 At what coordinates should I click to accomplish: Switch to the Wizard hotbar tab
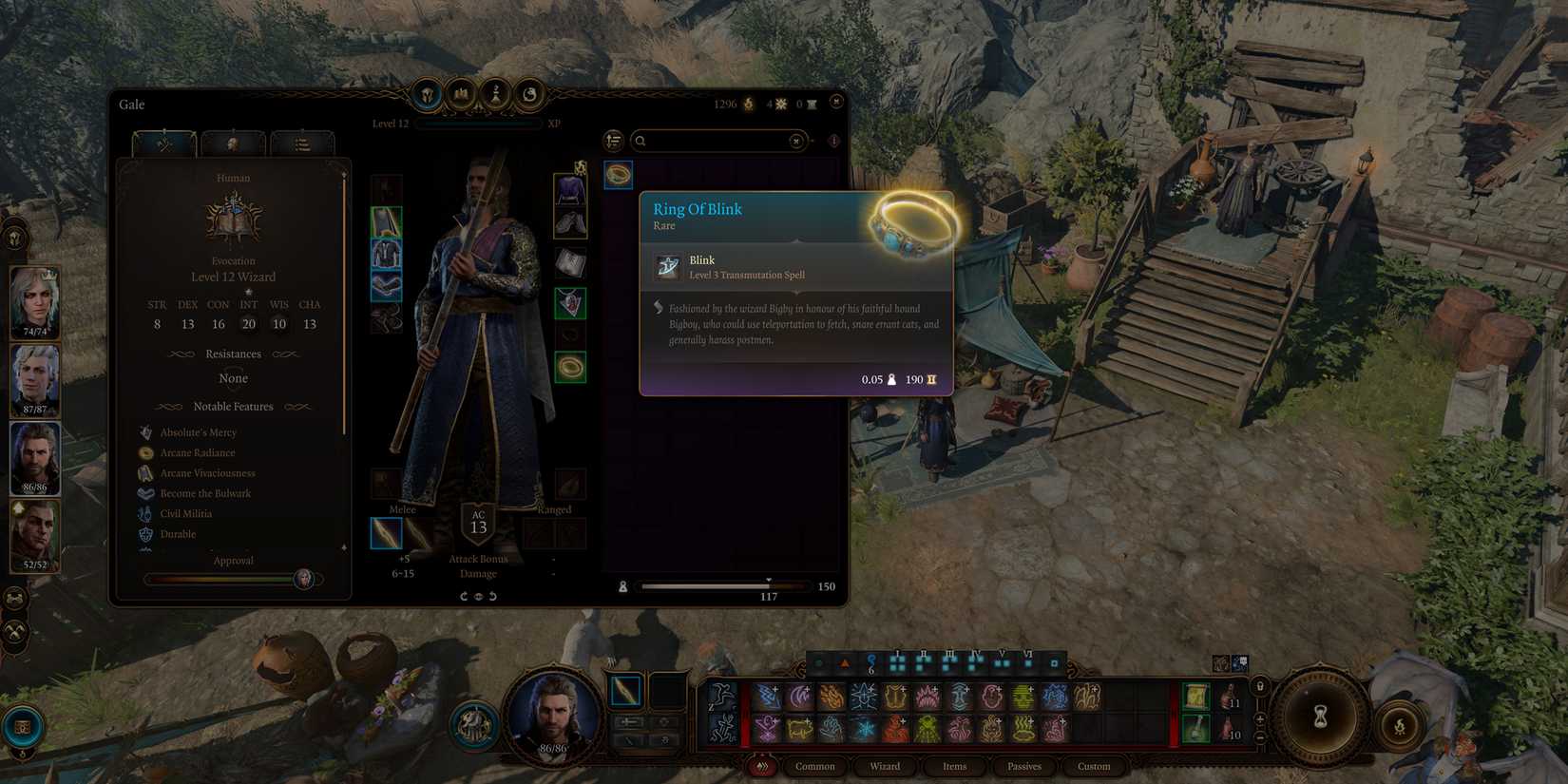tap(884, 766)
